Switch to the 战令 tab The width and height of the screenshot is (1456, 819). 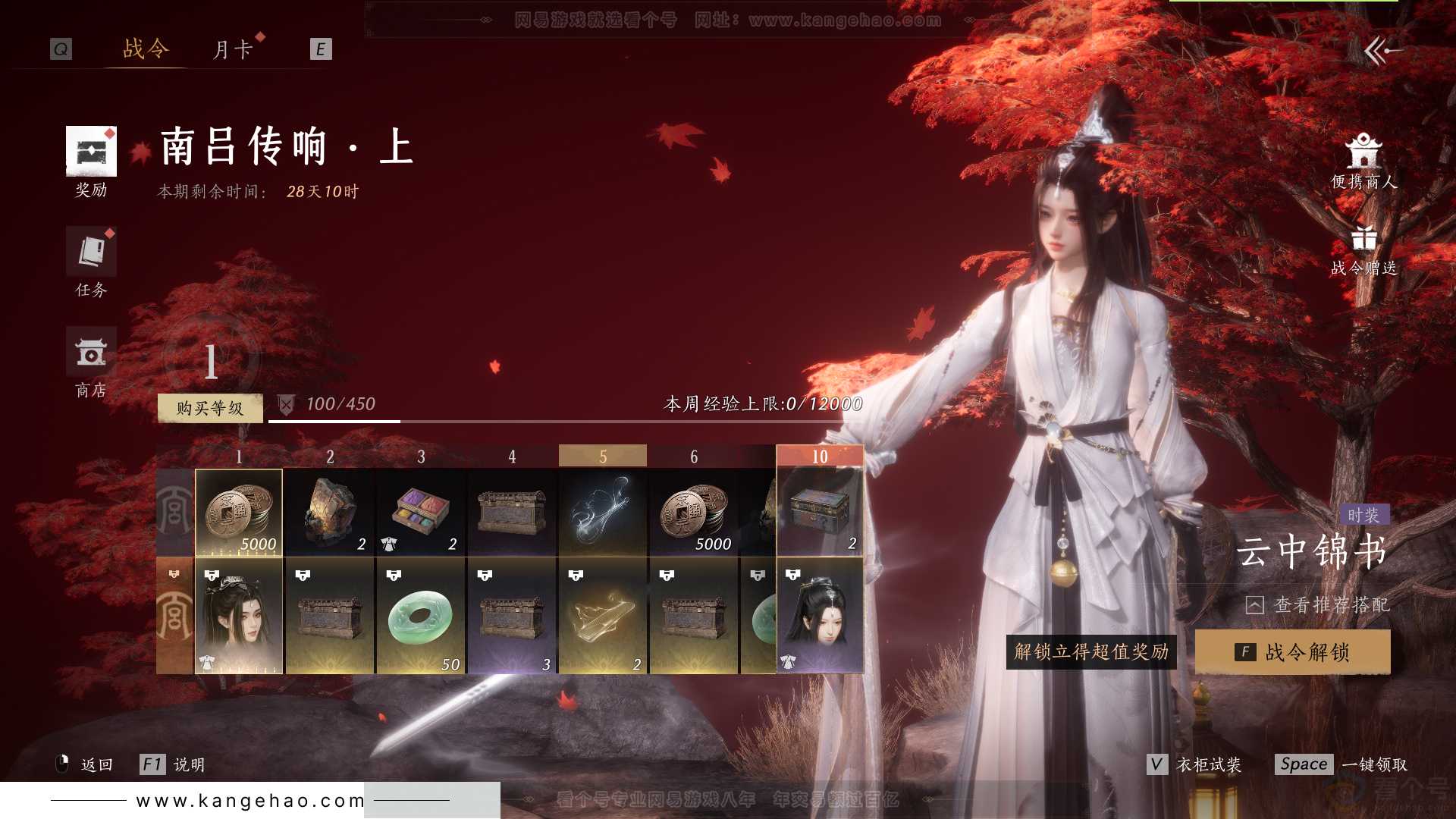(x=146, y=49)
